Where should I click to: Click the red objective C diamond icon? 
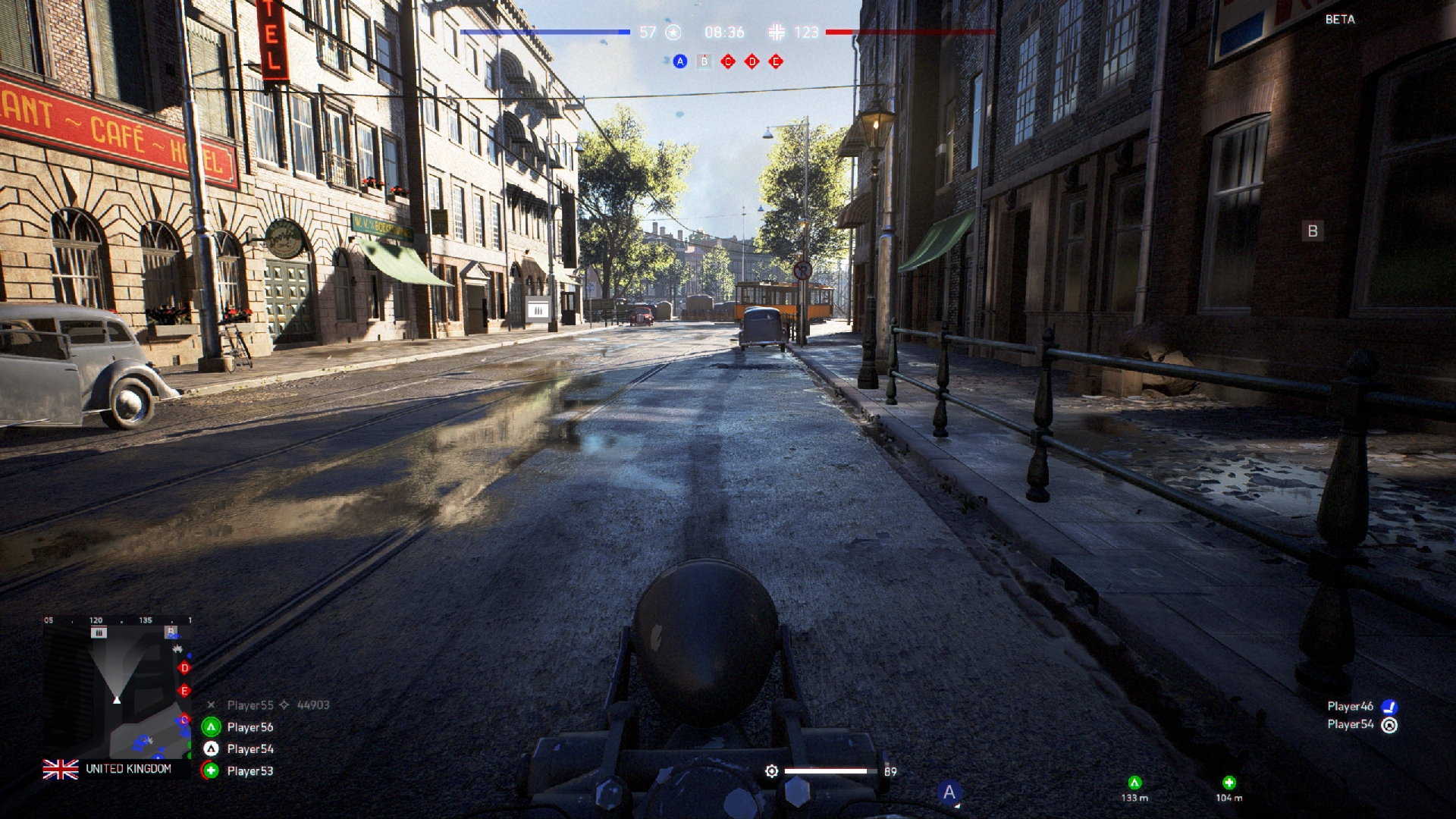tap(728, 61)
